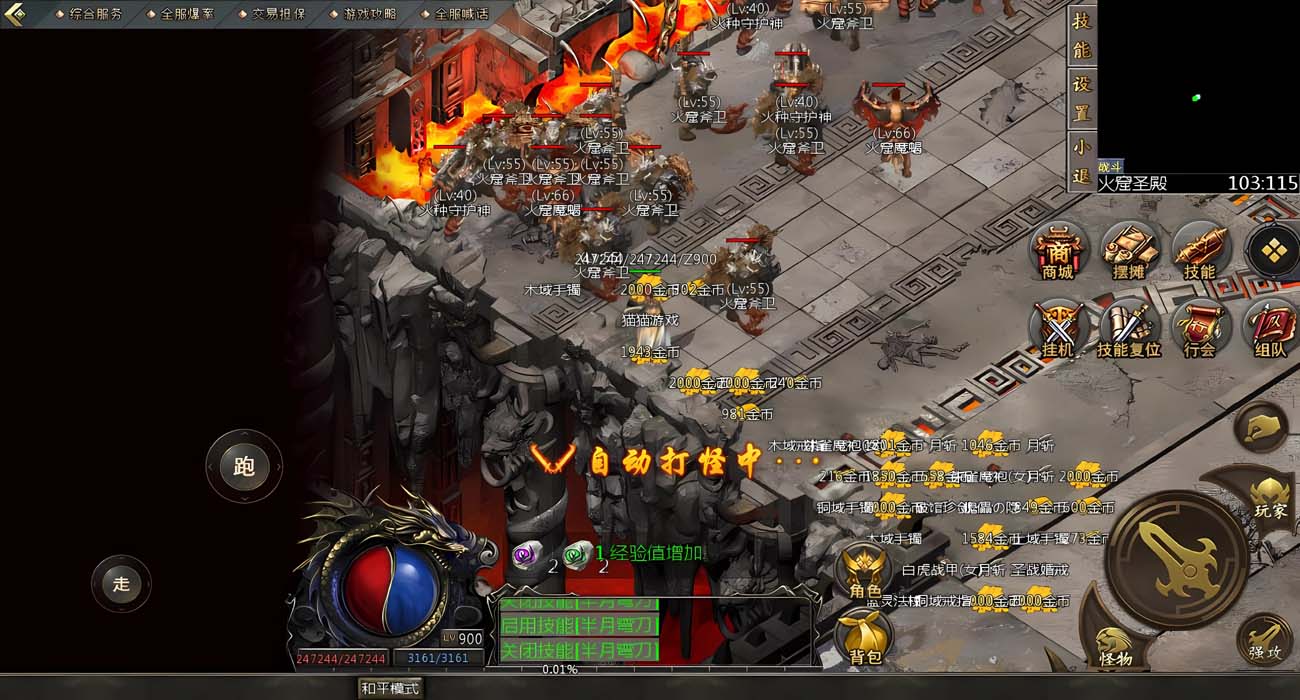
Task: Open the 摆摊 stall icon
Action: (1128, 250)
